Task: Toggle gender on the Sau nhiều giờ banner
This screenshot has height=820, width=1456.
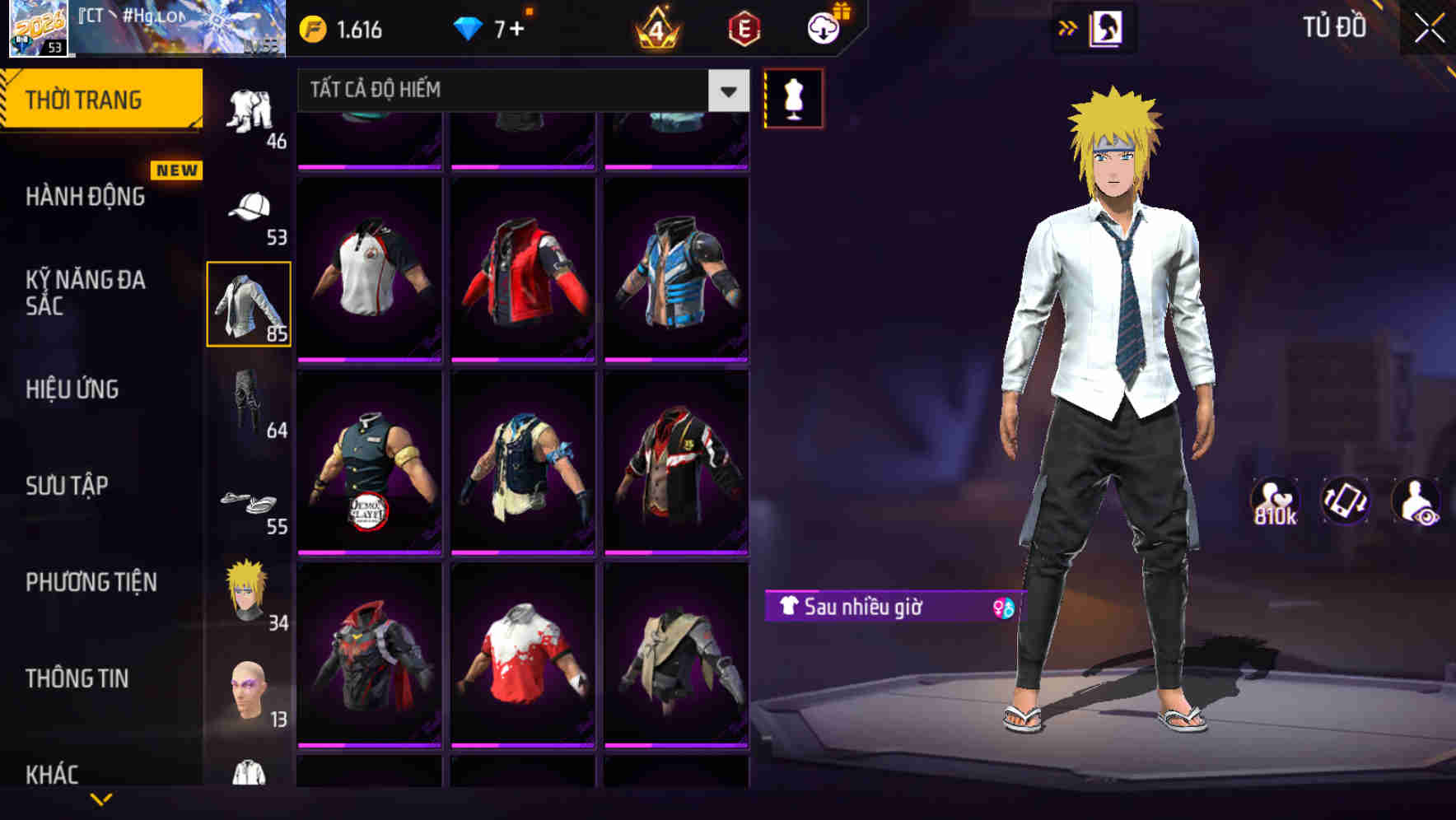Action: (1001, 607)
